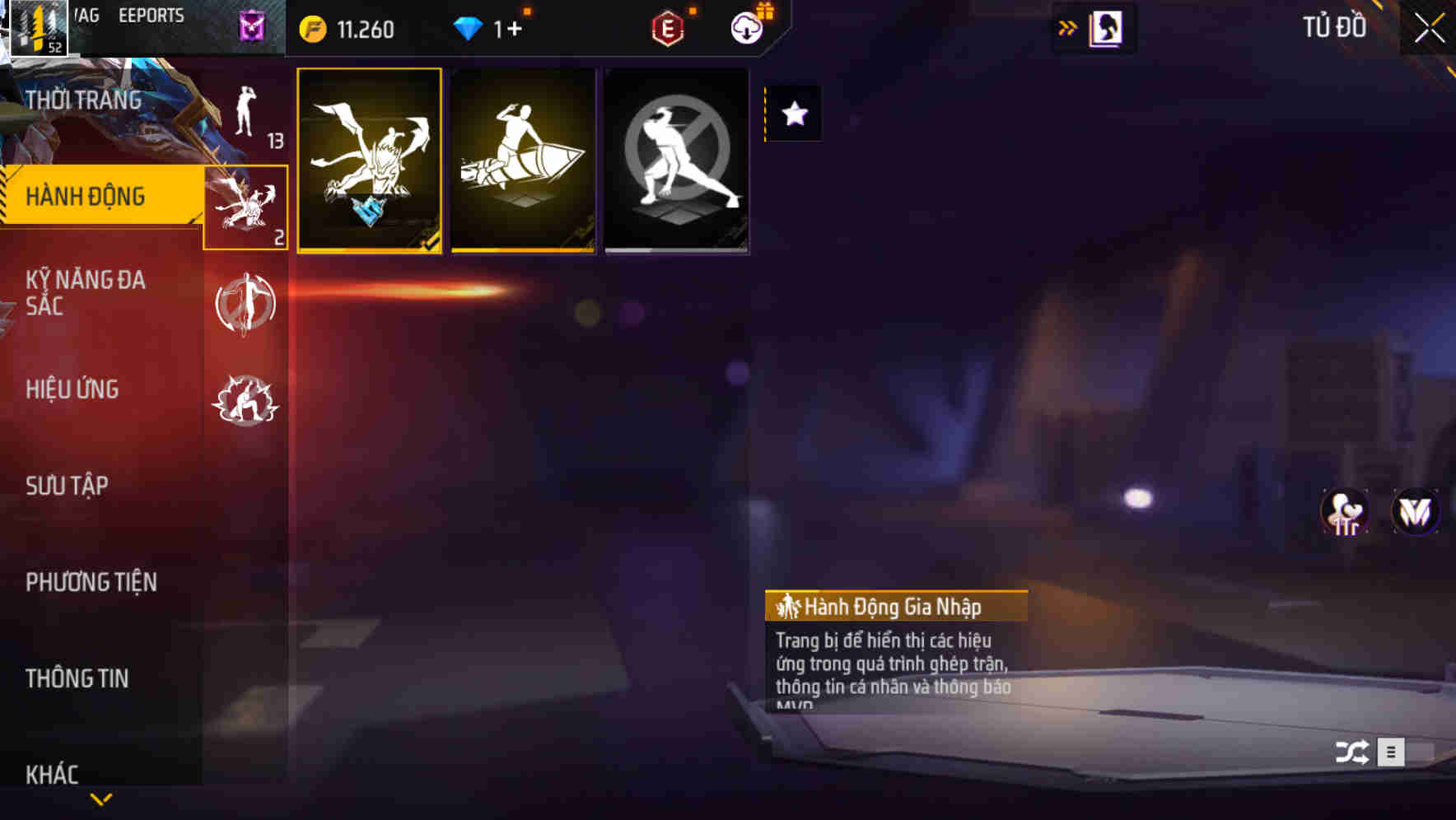
Task: Open the gift redemption icon
Action: pos(745,29)
